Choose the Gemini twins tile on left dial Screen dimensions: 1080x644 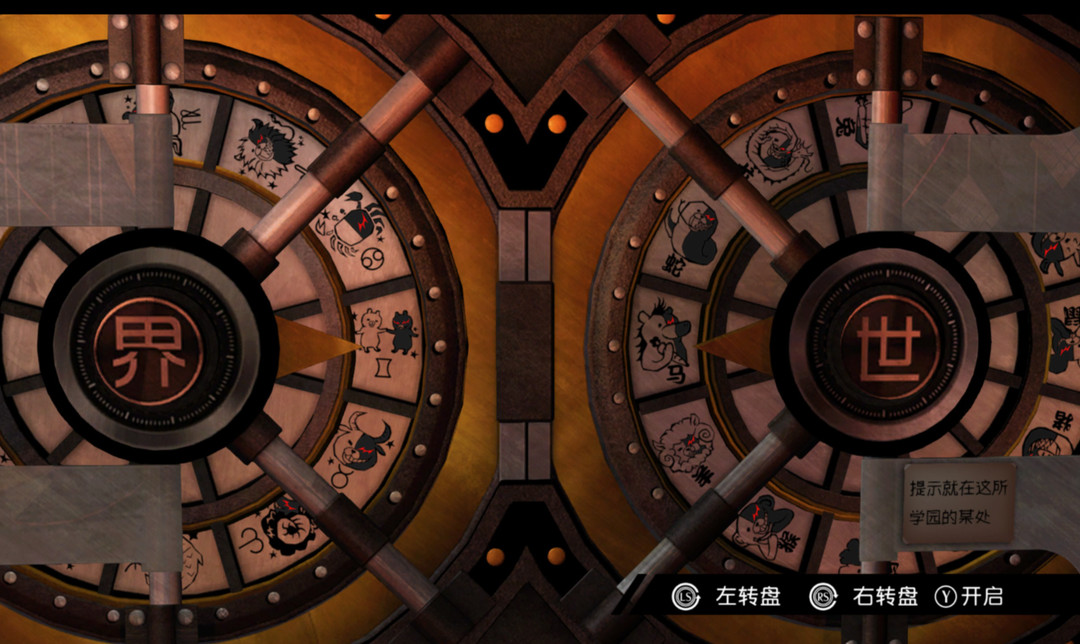(388, 333)
